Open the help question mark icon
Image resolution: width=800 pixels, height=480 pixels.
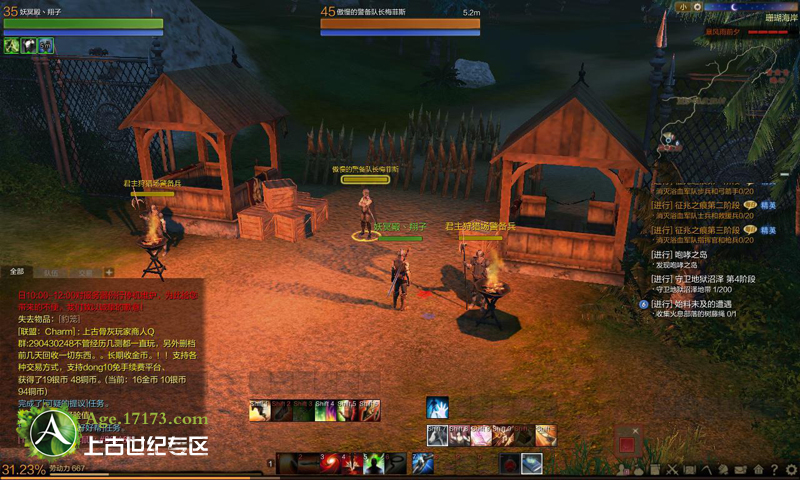(x=773, y=469)
